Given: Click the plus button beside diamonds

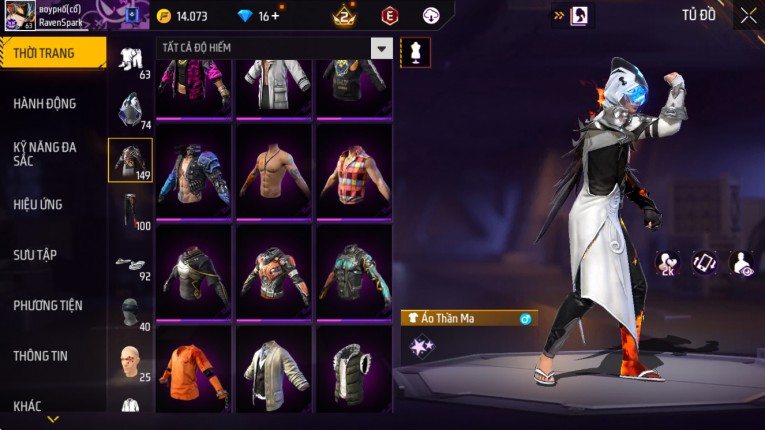Looking at the screenshot, I should tap(275, 16).
